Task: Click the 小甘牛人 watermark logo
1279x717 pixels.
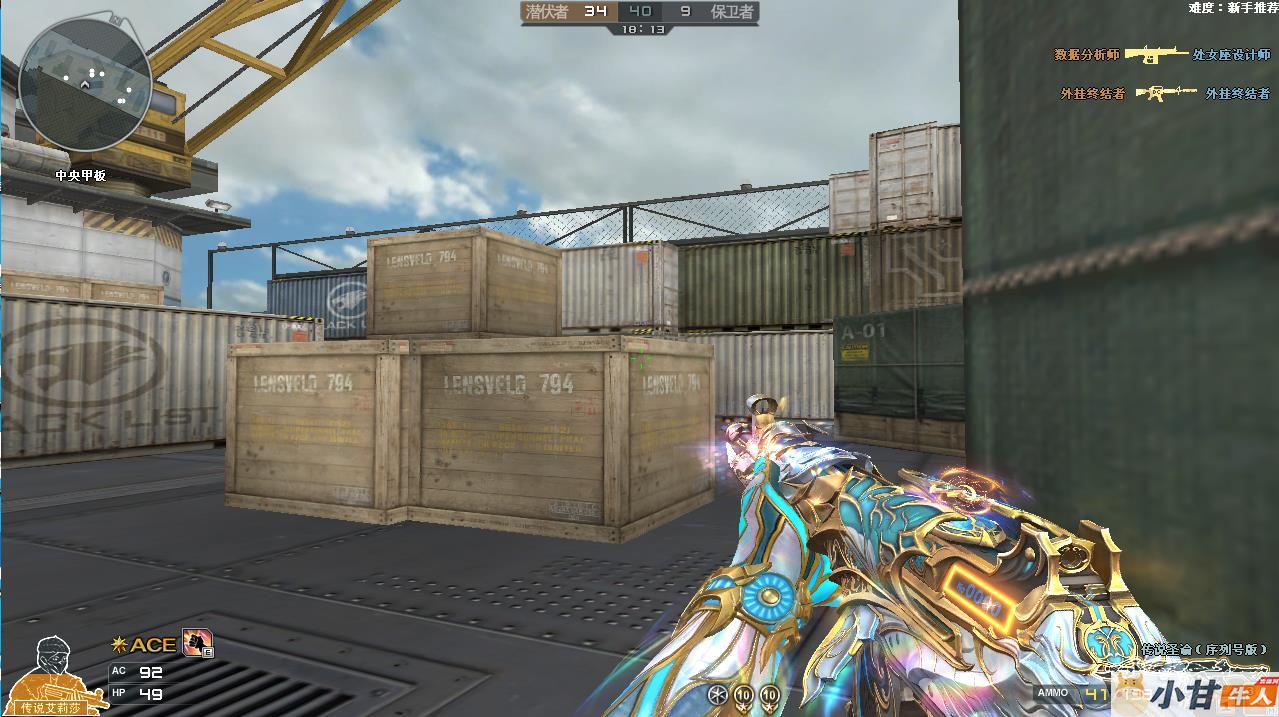Action: (x=1212, y=694)
